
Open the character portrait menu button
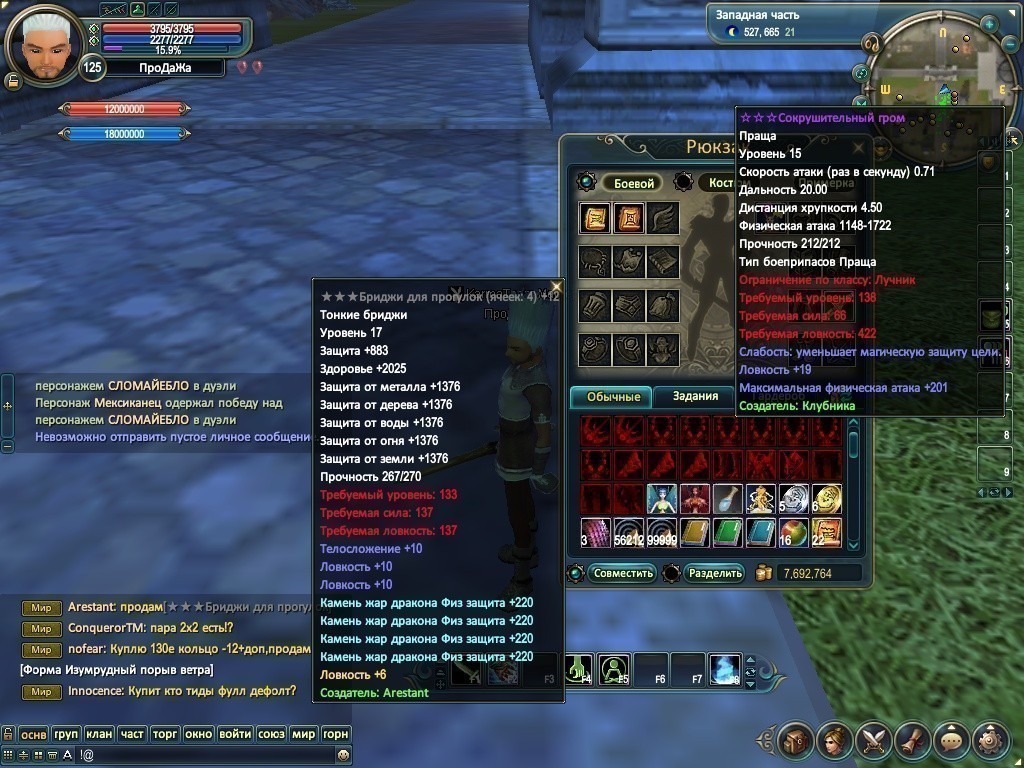(833, 741)
